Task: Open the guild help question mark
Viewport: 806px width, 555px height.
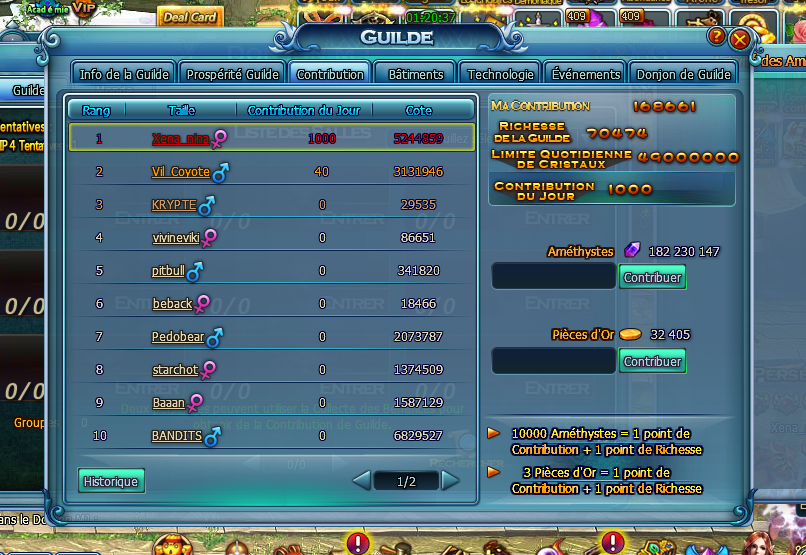Action: [716, 36]
